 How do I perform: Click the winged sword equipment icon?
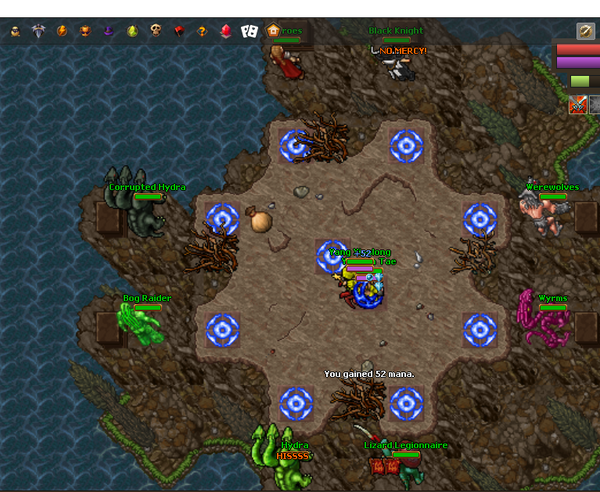pyautogui.click(x=39, y=31)
